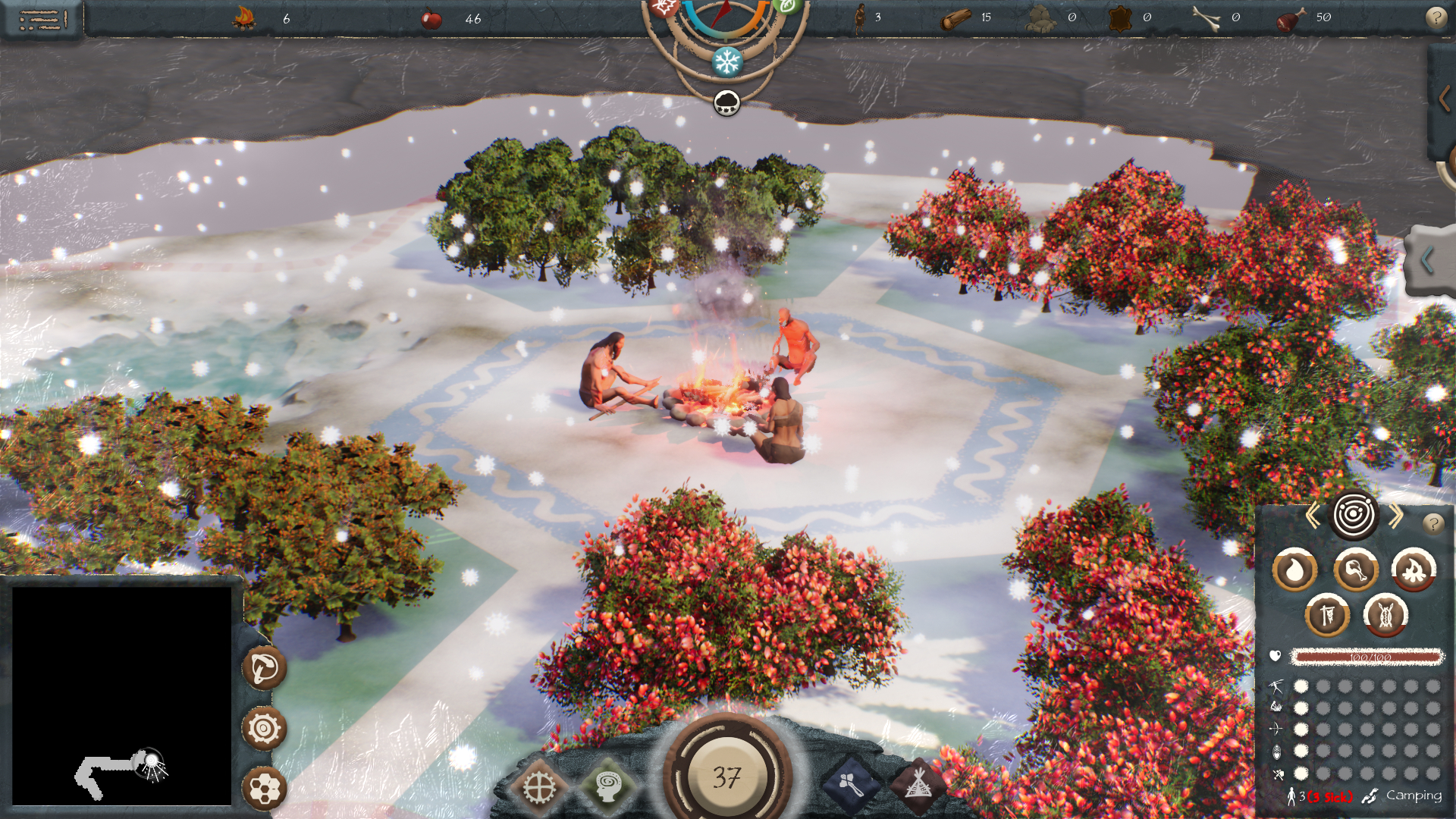Expand the blue-arrow side panel tab
Viewport: 1456px width, 819px height.
[x=1427, y=260]
